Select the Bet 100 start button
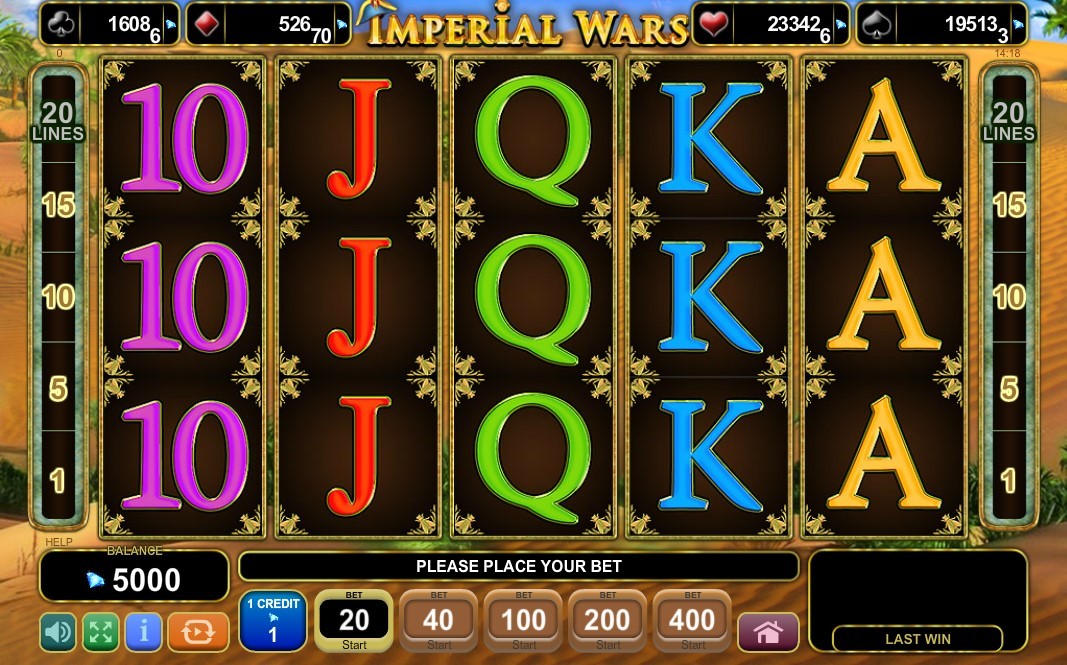 click(523, 621)
